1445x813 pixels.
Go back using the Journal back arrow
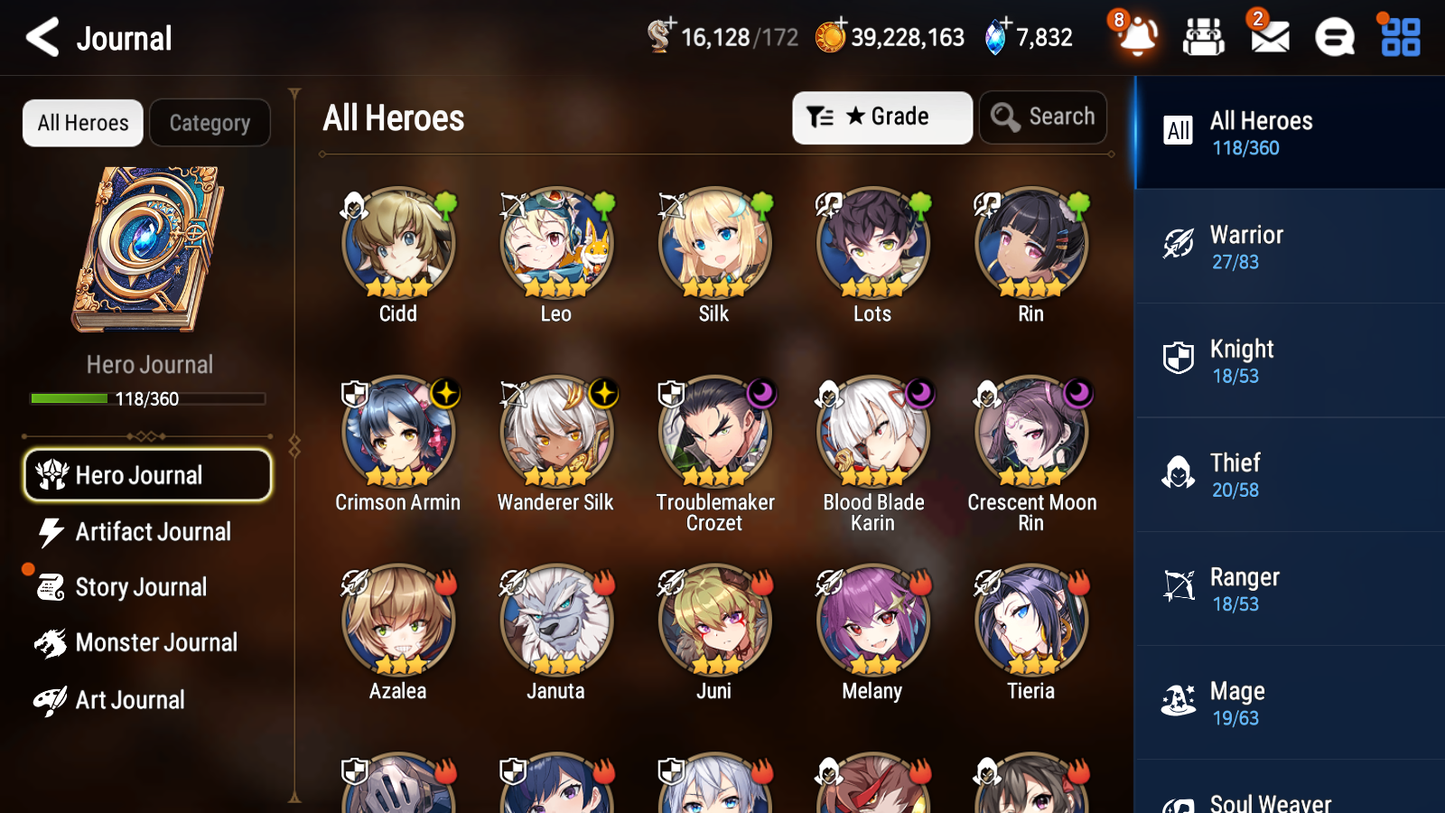point(42,37)
